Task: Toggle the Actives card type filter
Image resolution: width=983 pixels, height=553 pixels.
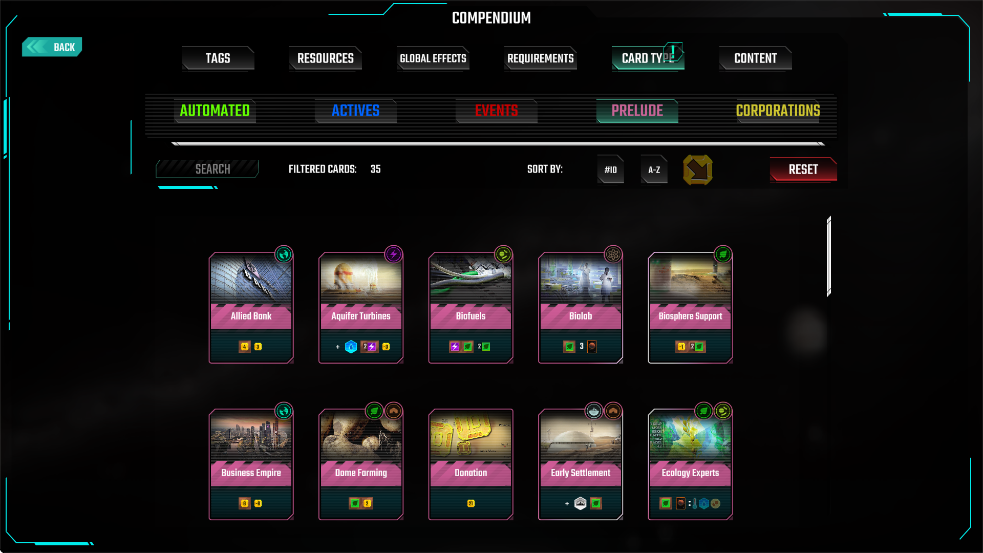Action: (356, 111)
